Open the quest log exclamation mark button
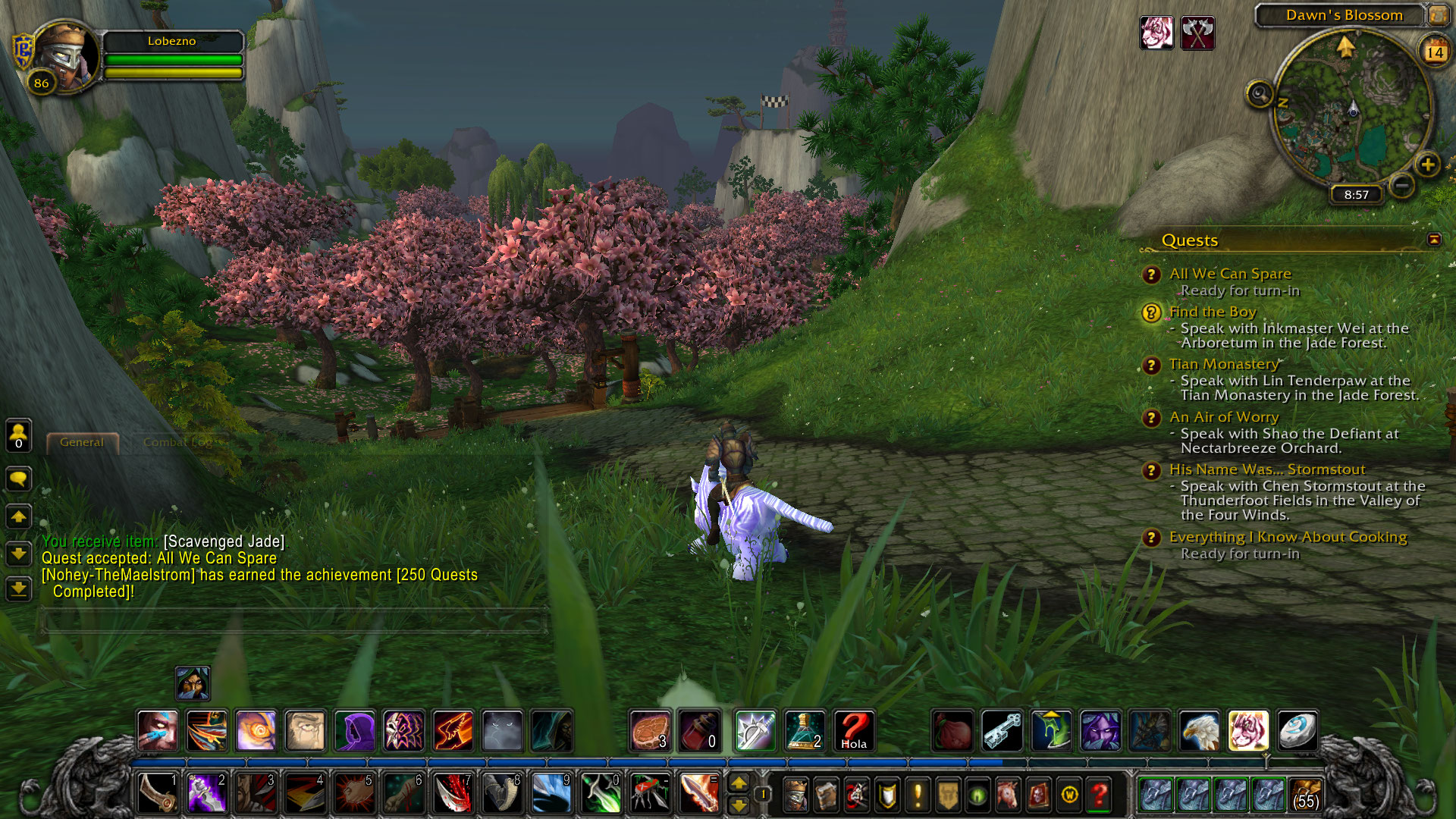Image resolution: width=1456 pixels, height=819 pixels. 918,795
